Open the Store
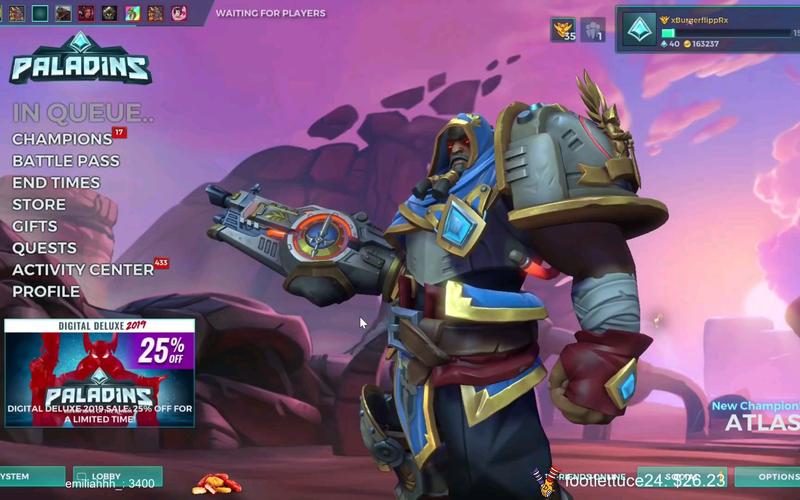This screenshot has height=500, width=800. (39, 205)
